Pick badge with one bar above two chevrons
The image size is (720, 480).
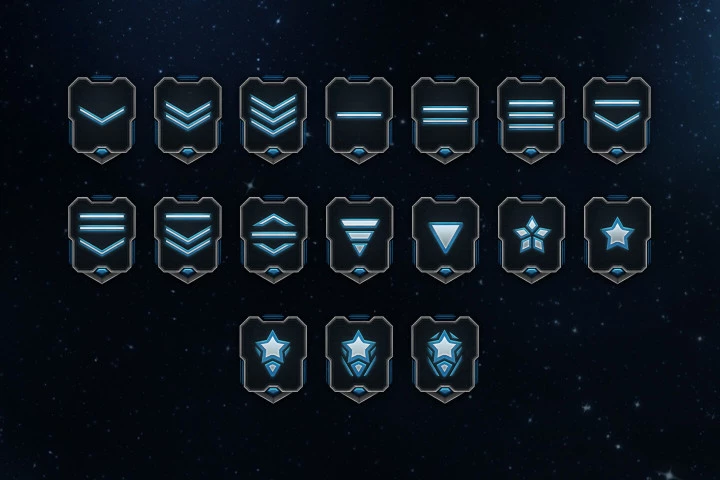click(188, 235)
